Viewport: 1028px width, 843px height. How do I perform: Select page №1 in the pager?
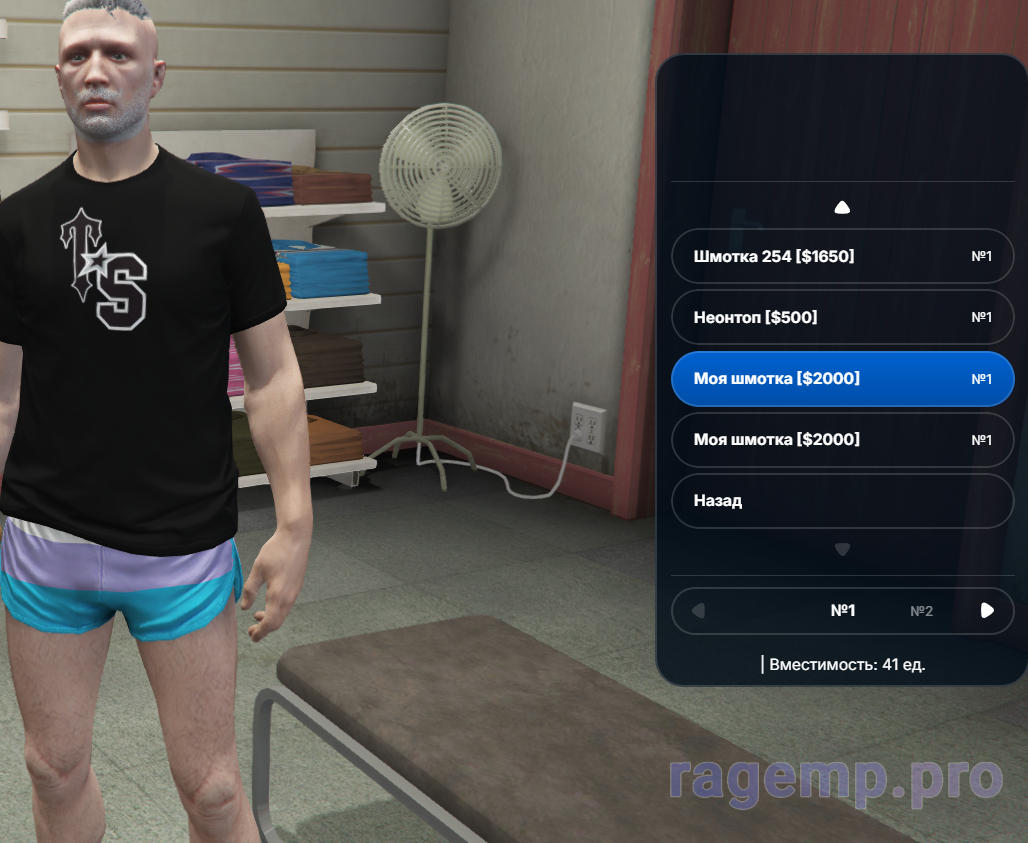click(843, 611)
